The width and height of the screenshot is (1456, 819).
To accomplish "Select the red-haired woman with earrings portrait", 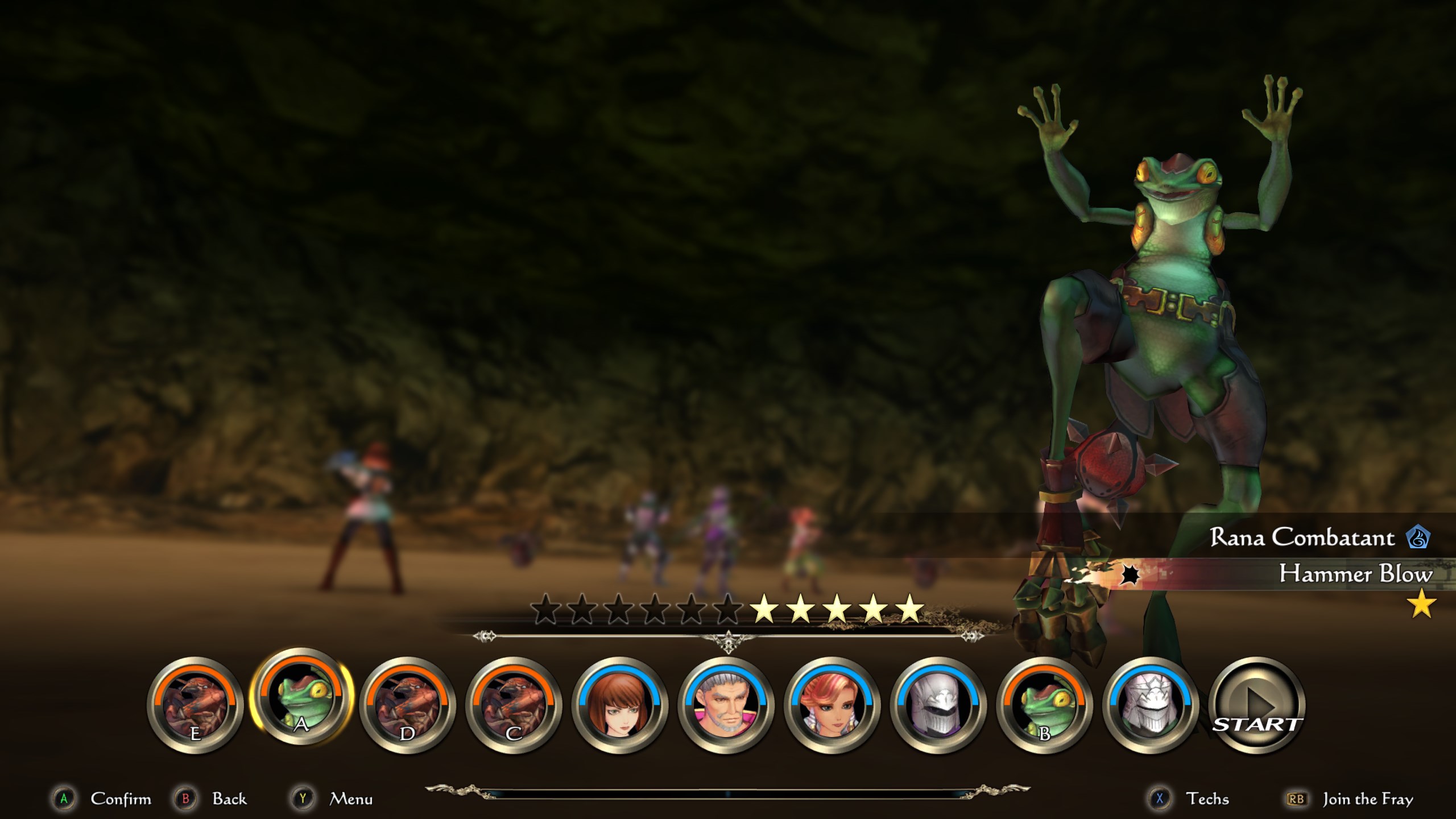I will coord(832,706).
